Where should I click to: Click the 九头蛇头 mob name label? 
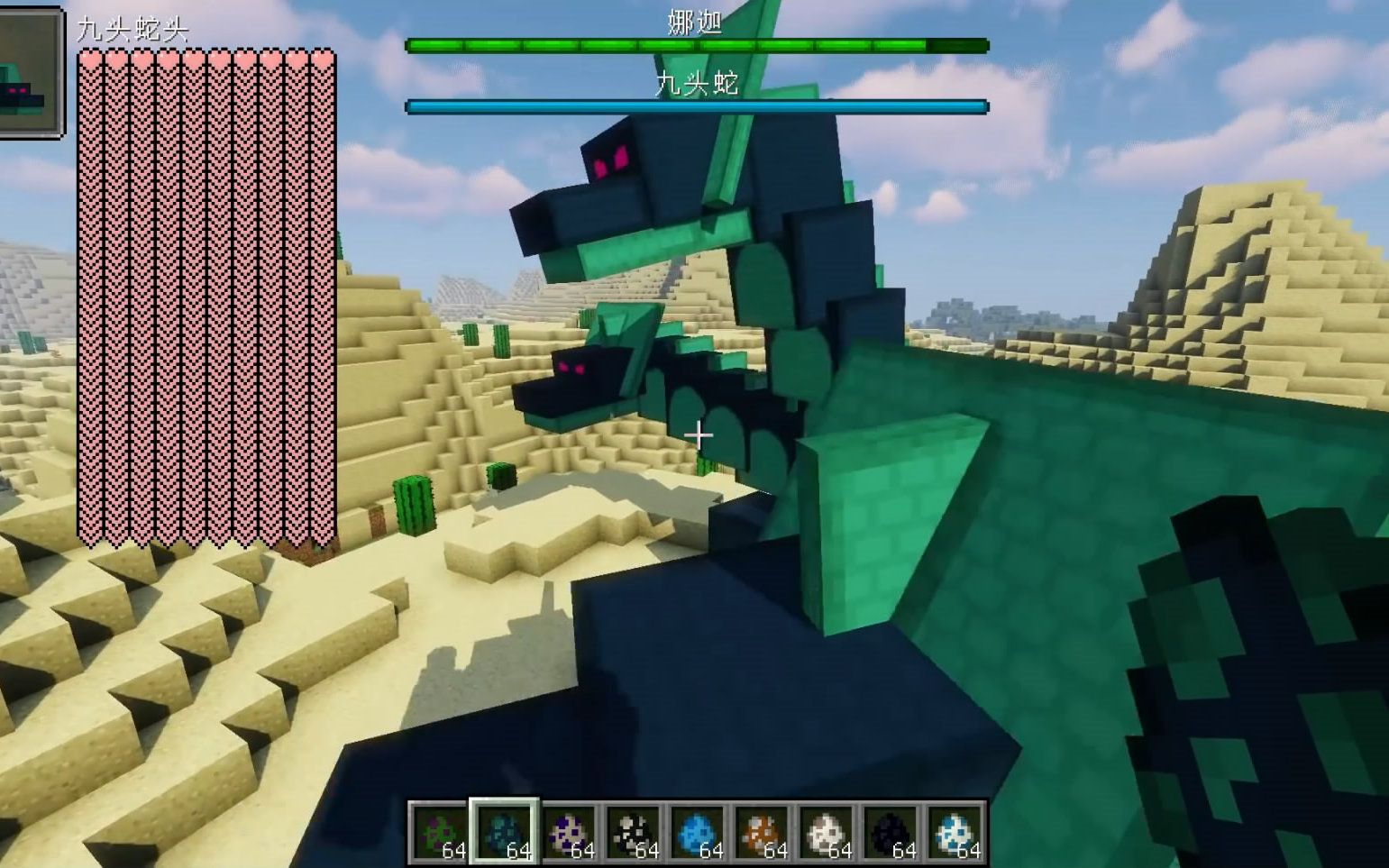[x=133, y=27]
